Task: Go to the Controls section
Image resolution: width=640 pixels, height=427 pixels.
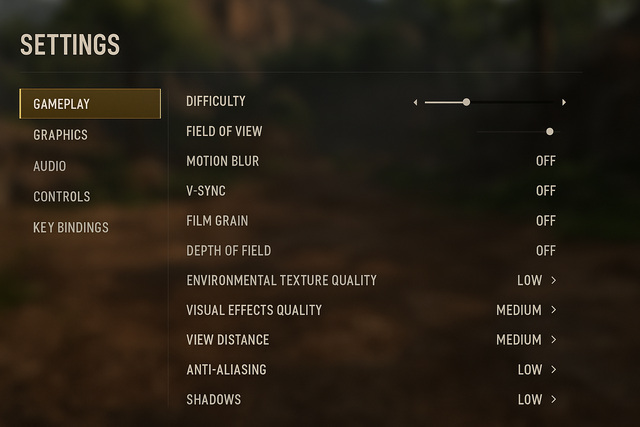Action: (x=61, y=197)
